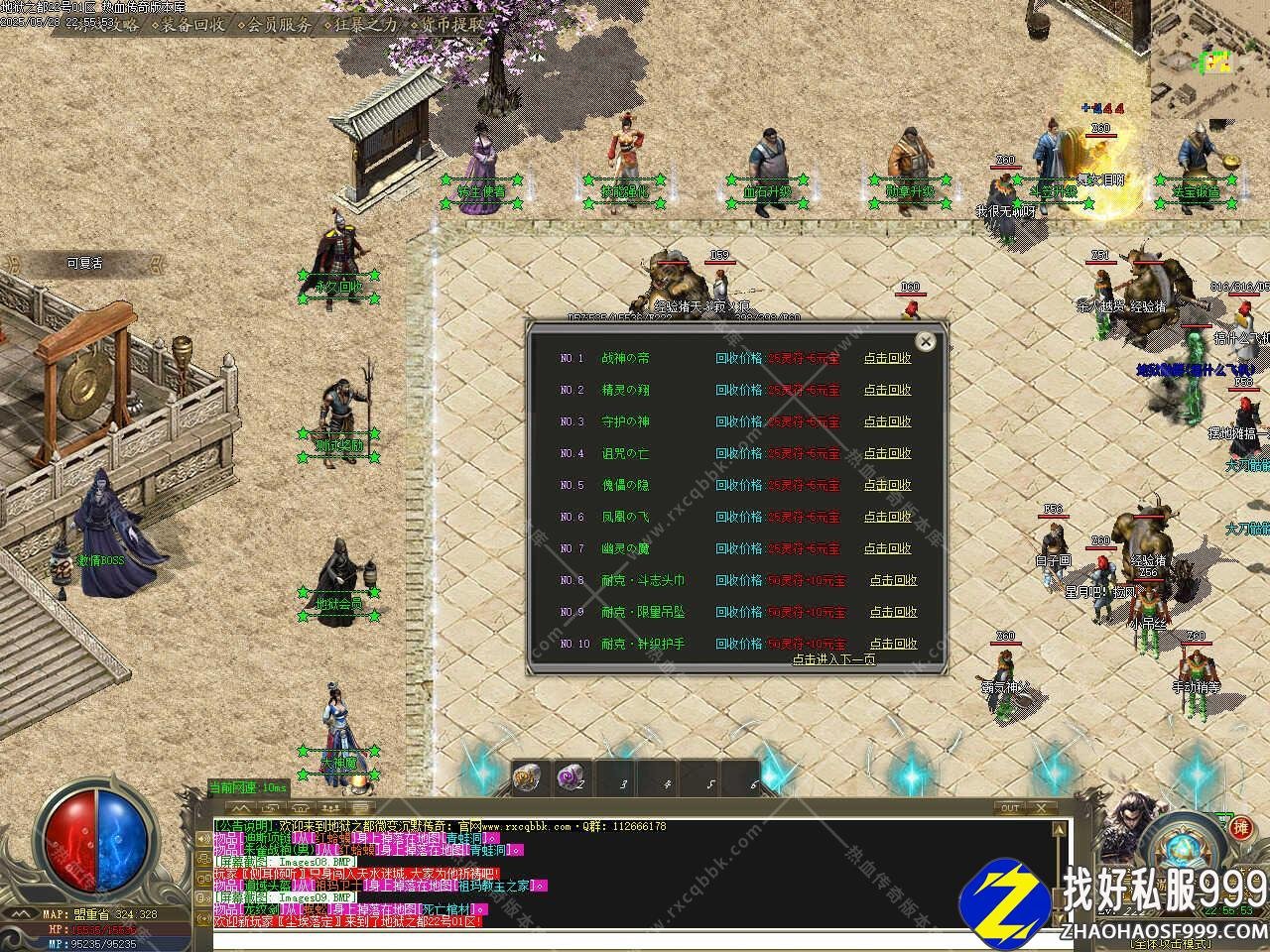Click 点击回收 for 精灵の翔
This screenshot has width=1270, height=952.
pos(886,390)
